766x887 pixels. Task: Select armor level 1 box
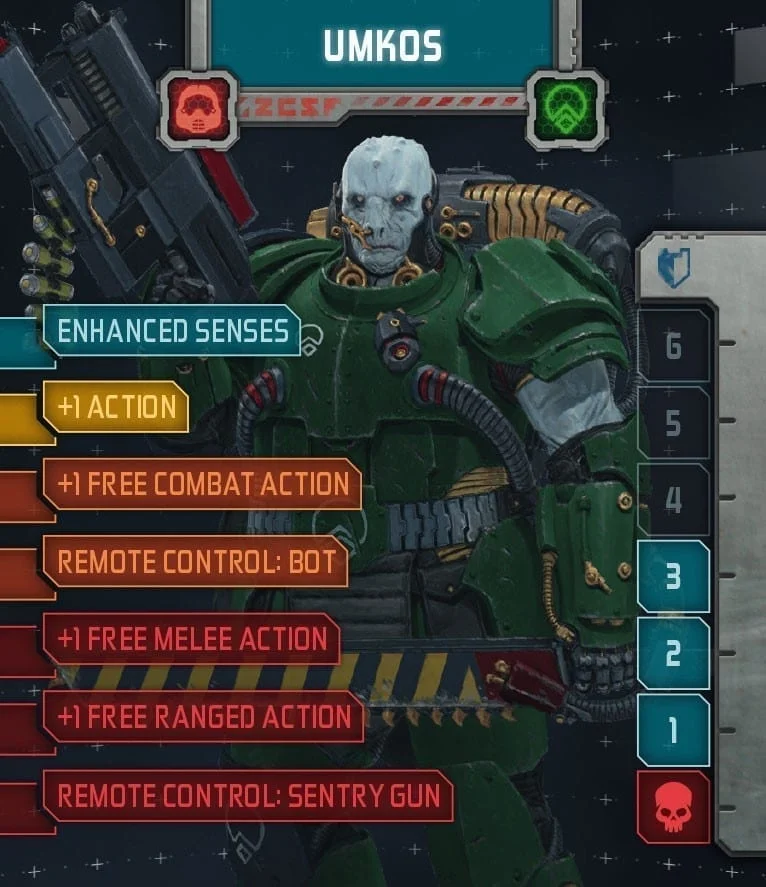673,730
